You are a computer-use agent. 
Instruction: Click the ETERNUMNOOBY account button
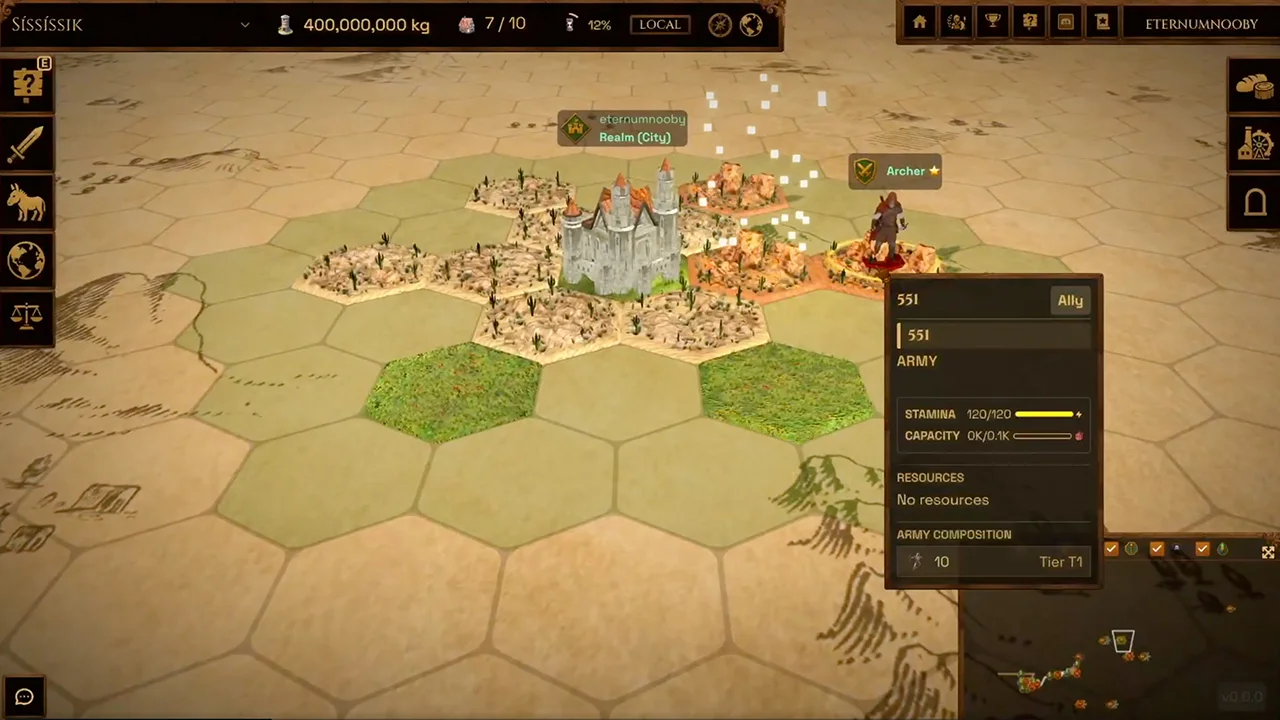(x=1201, y=24)
